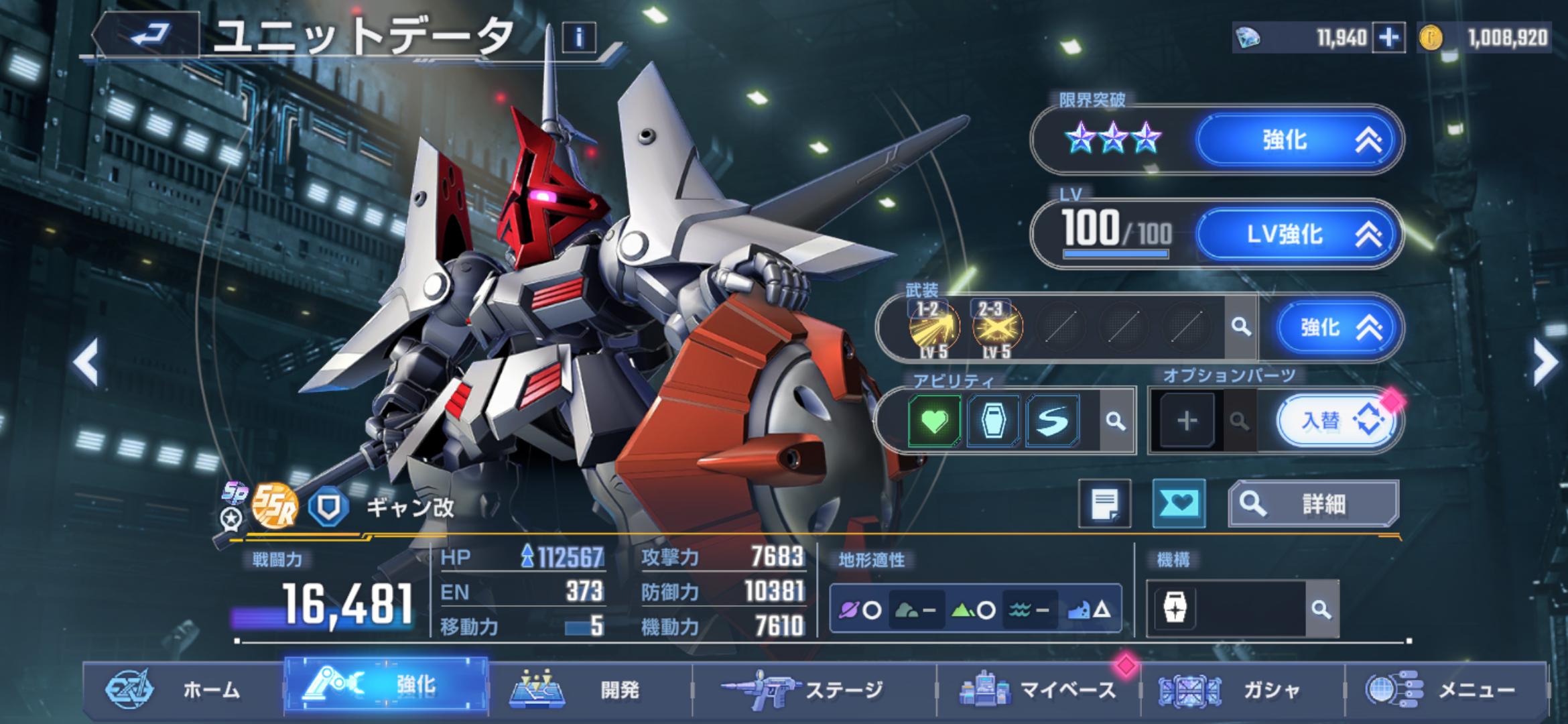This screenshot has height=724, width=1568.
Task: Select the LV強化 button
Action: point(1297,234)
